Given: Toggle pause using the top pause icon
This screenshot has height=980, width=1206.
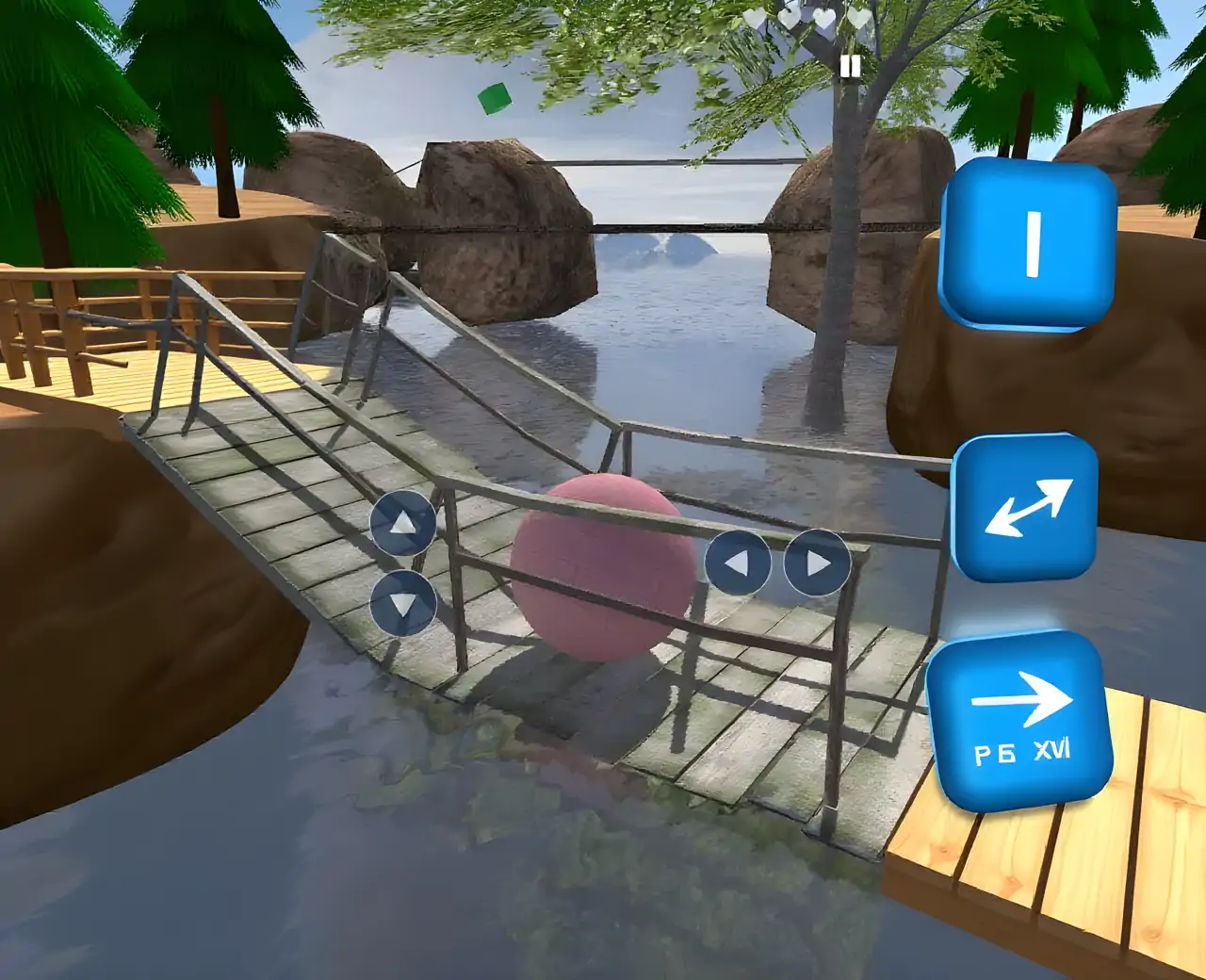Looking at the screenshot, I should (x=851, y=66).
